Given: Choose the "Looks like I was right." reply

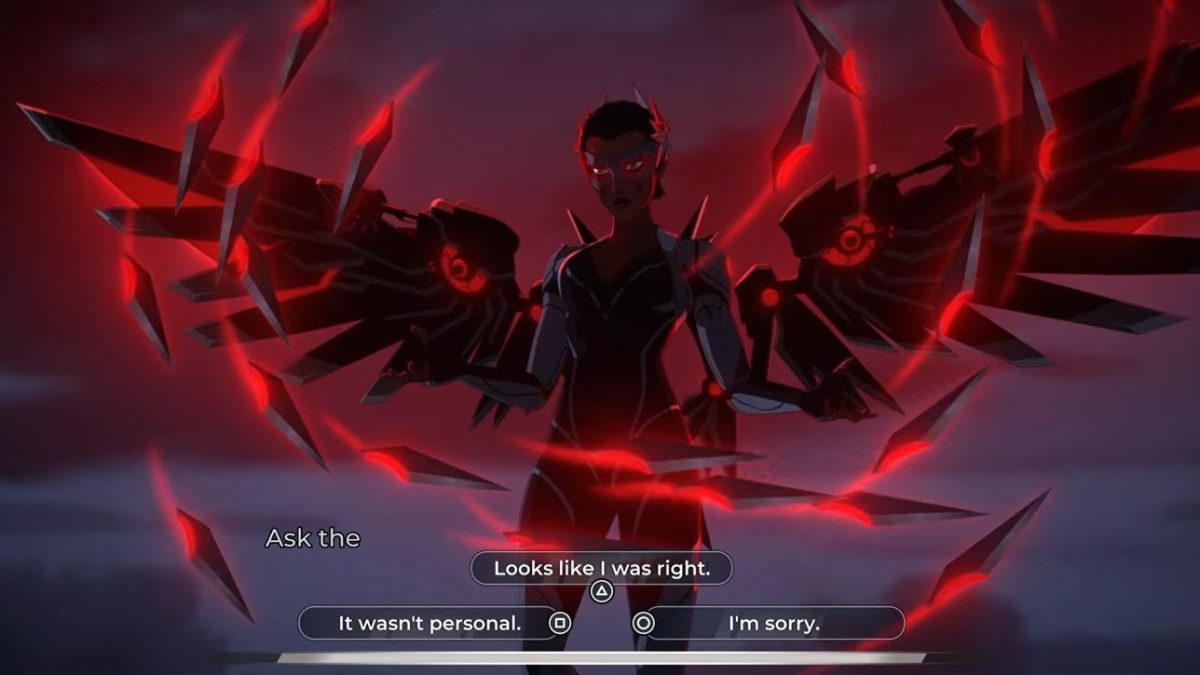Looking at the screenshot, I should tap(601, 569).
